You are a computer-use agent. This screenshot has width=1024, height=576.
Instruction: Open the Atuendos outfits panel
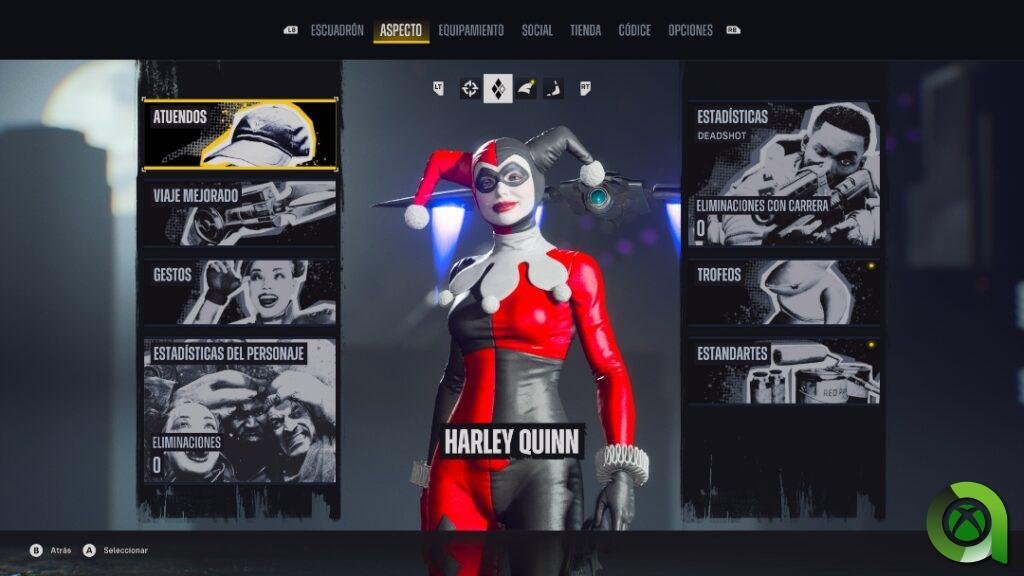(240, 134)
